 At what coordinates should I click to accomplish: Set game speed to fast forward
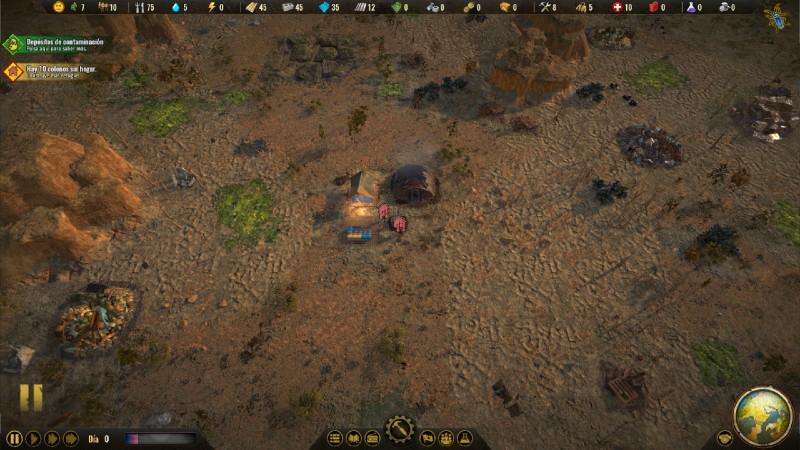coord(52,438)
